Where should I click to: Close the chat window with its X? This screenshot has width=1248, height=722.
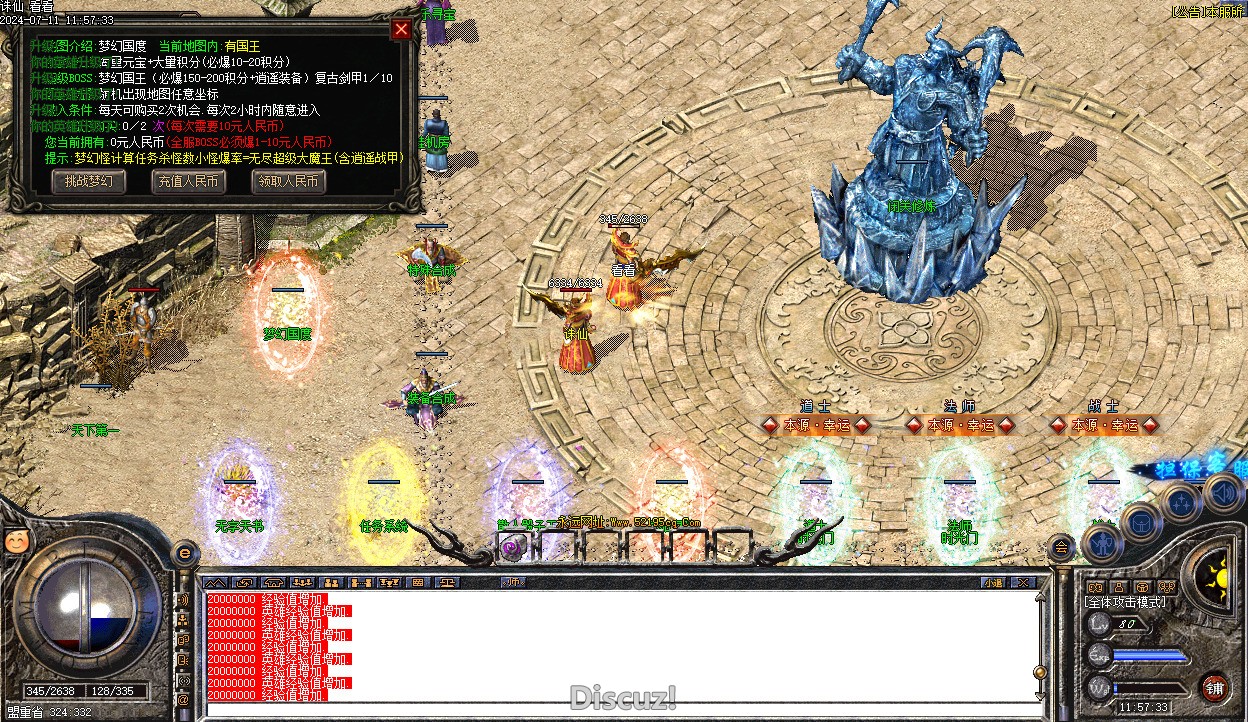tap(1022, 582)
